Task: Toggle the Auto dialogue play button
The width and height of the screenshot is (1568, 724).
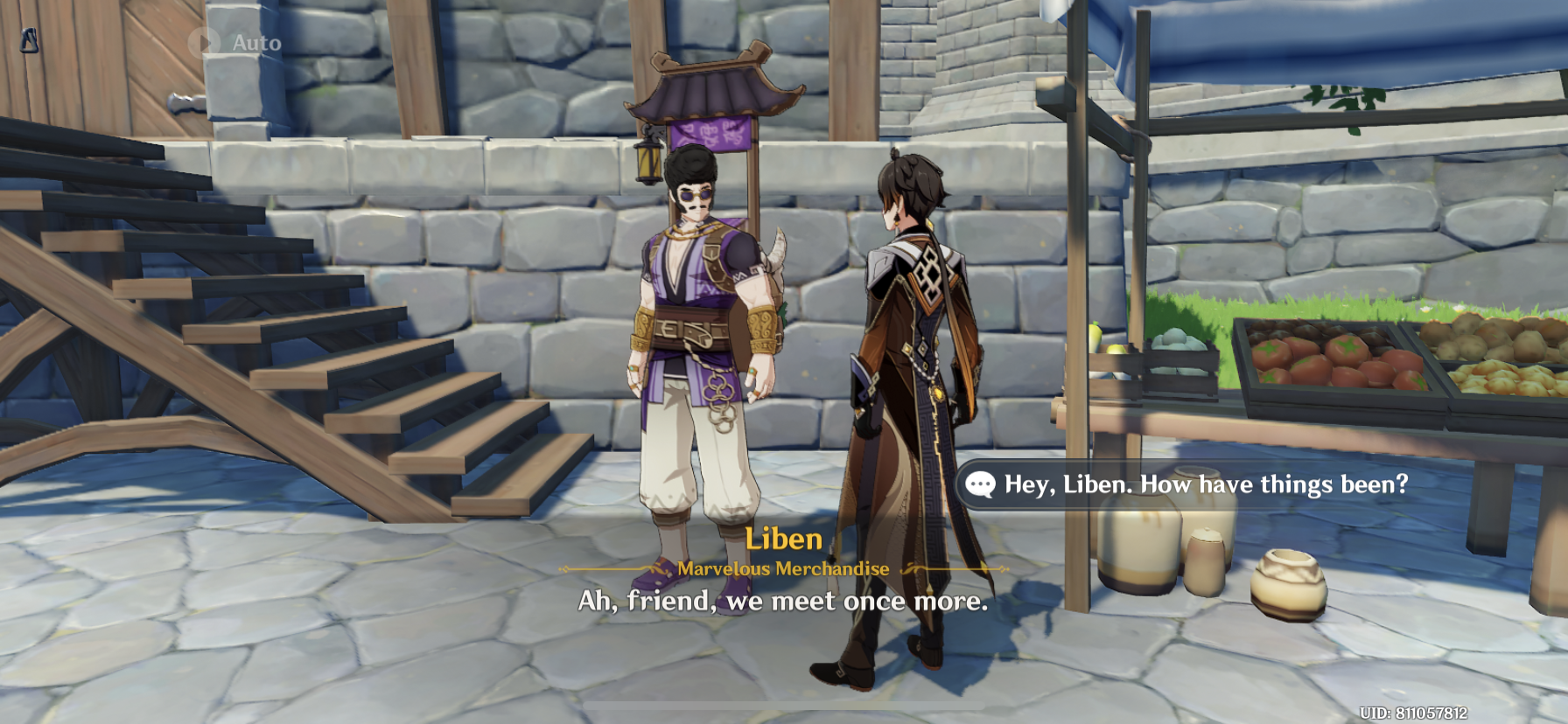Action: 235,42
